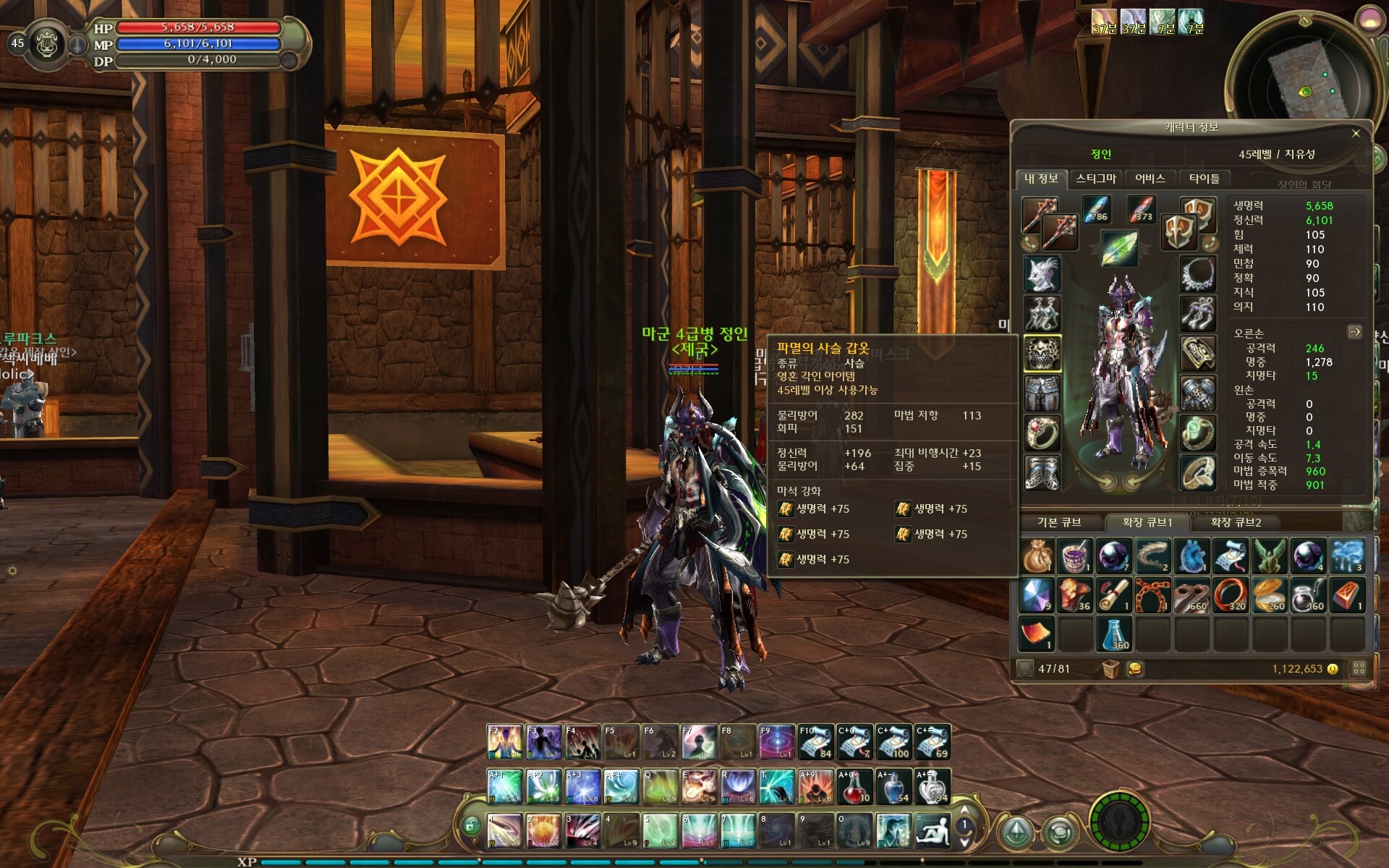Switch to the 기본 큐브 inventory tab

(1059, 522)
